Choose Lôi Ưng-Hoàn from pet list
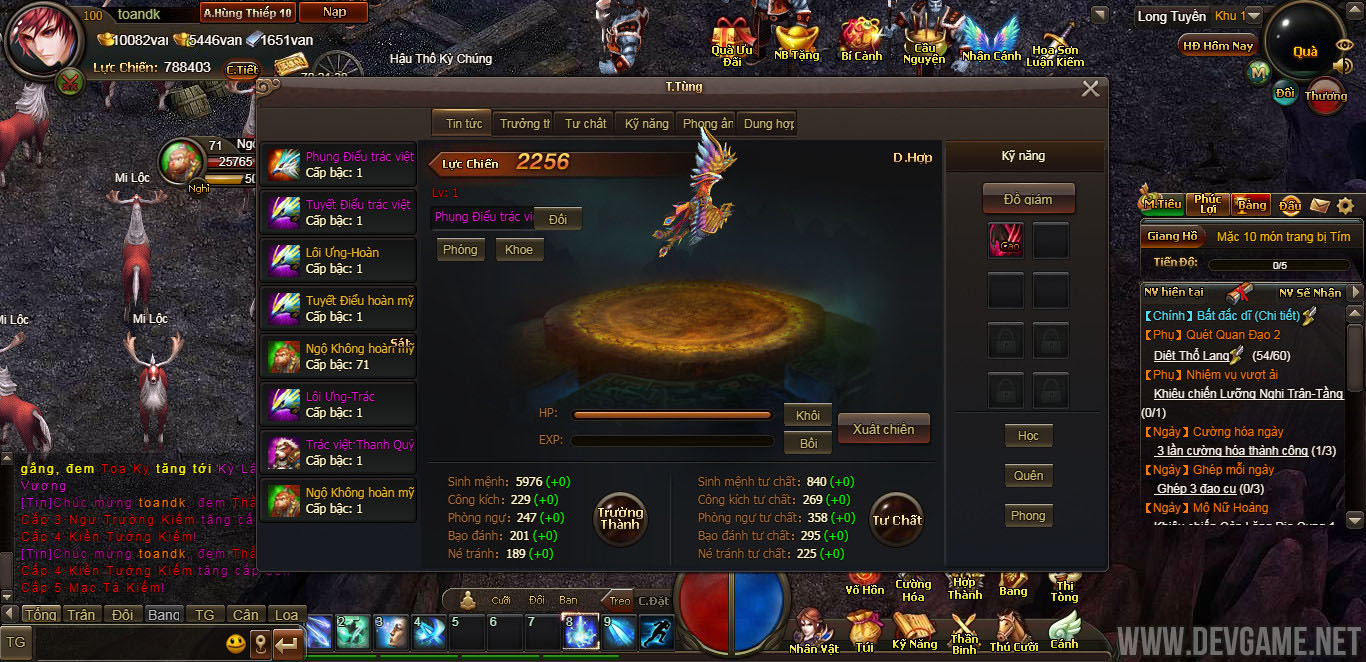This screenshot has width=1366, height=662. [x=338, y=261]
